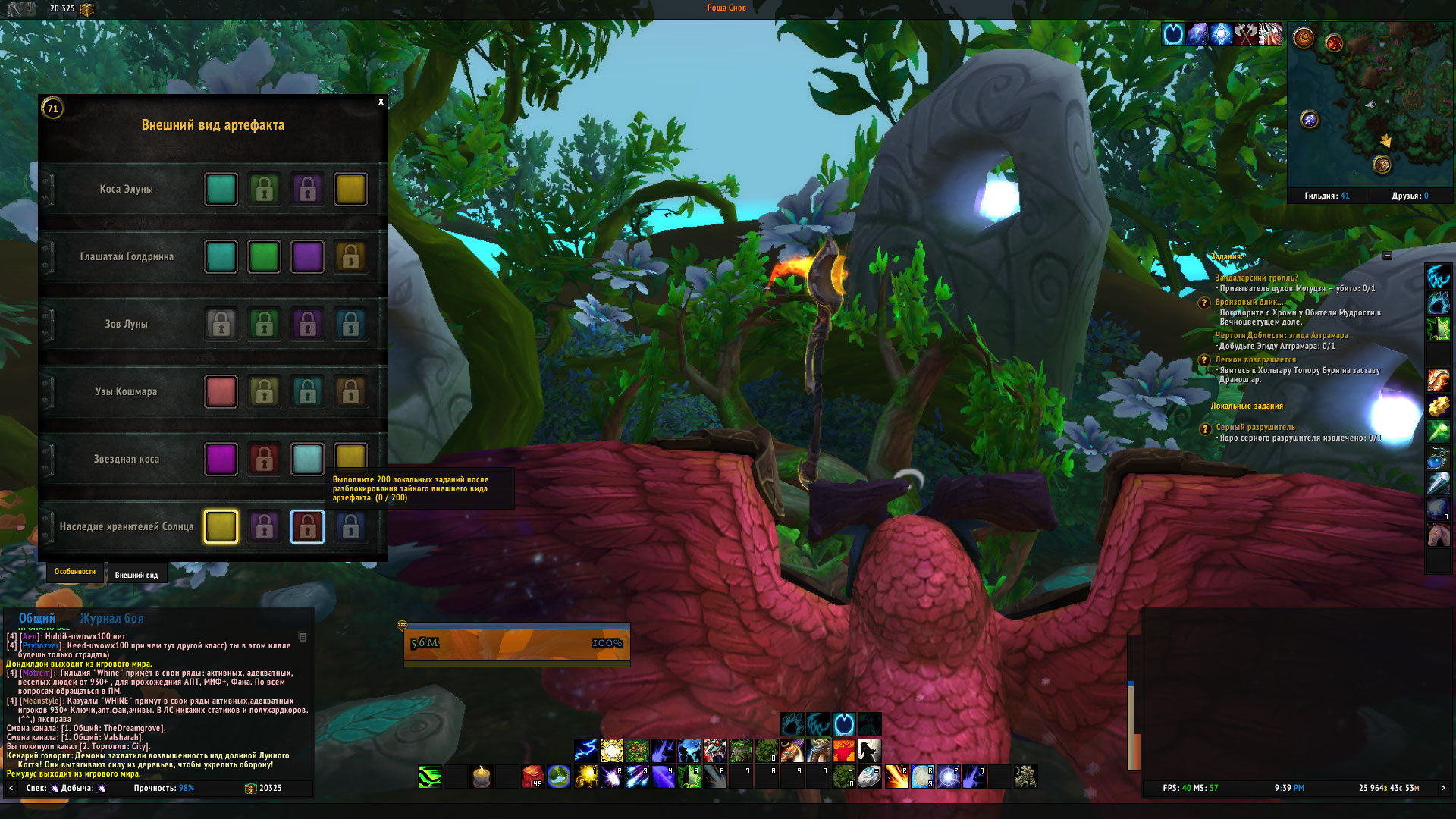This screenshot has height=819, width=1456.
Task: Click the minimap
Action: [x=1370, y=106]
